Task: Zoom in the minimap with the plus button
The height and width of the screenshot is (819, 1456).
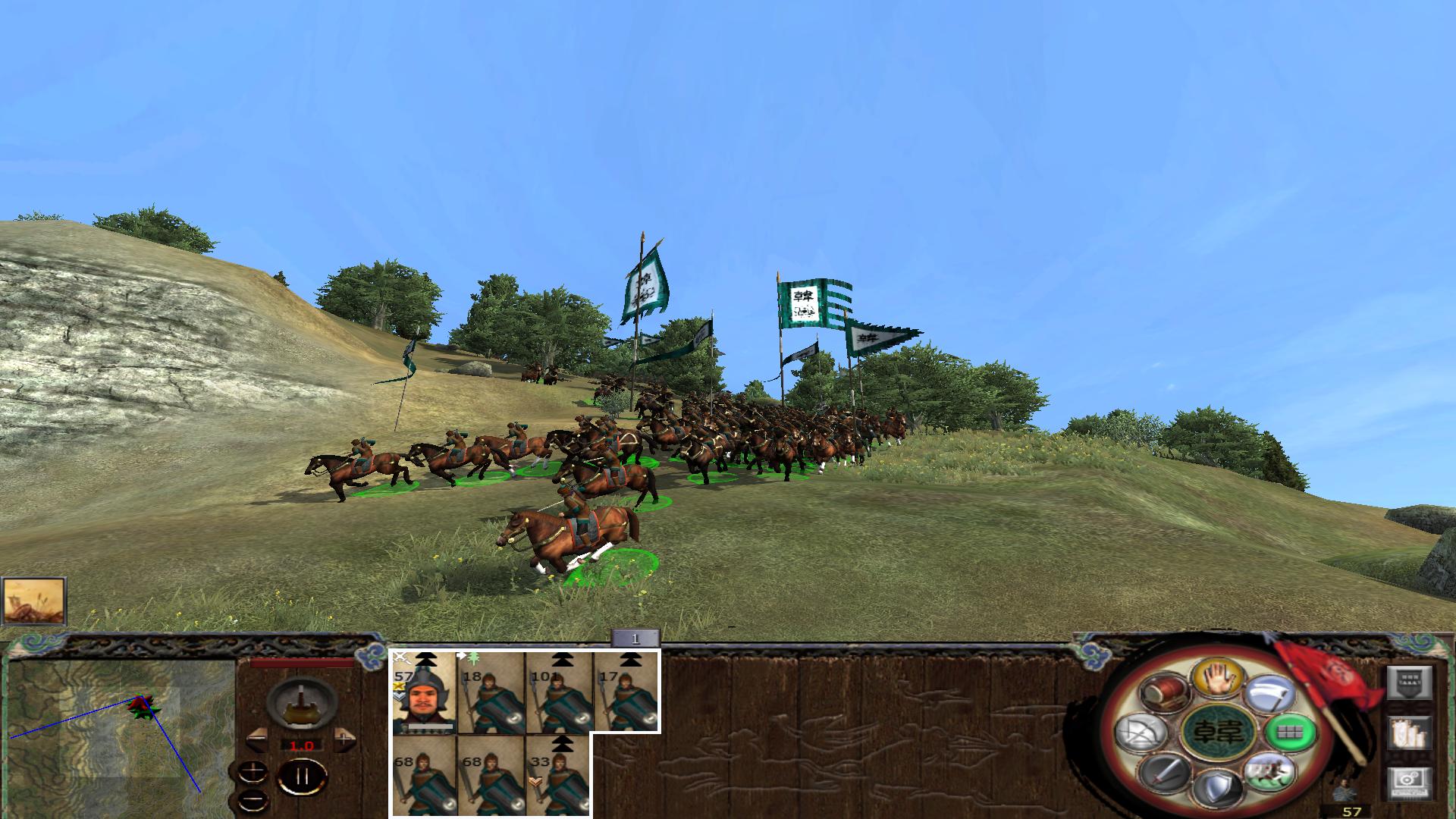Action: click(x=253, y=770)
